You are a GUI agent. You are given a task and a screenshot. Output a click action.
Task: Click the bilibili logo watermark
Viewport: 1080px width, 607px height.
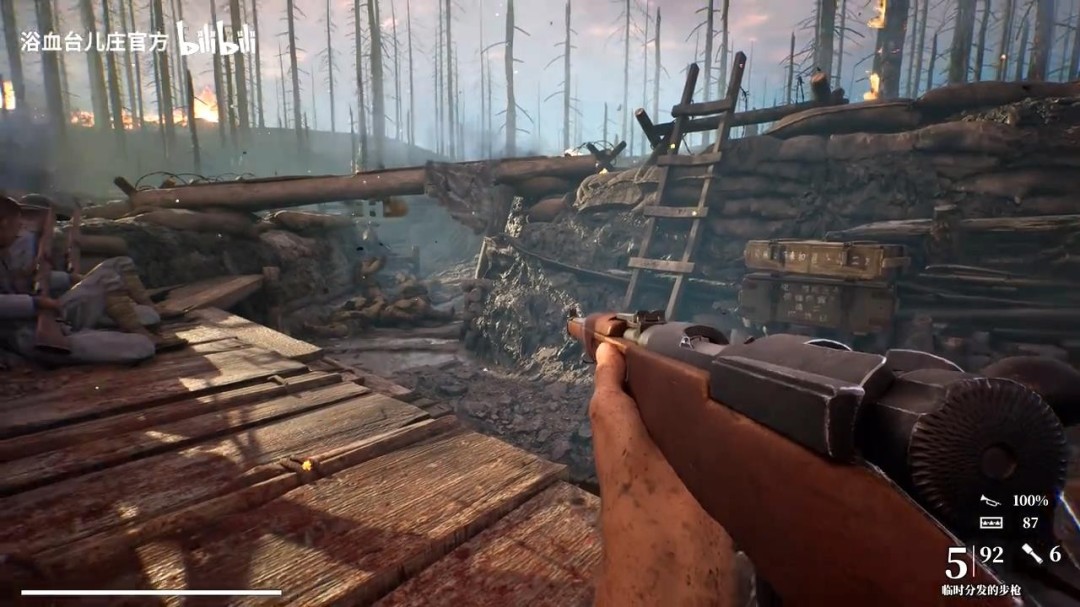(x=216, y=39)
